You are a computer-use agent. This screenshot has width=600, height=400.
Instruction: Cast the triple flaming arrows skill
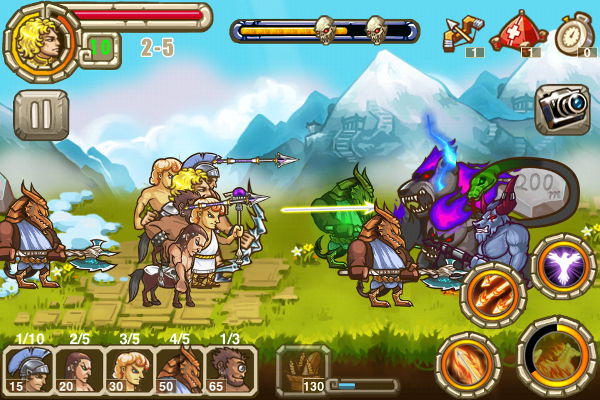click(x=493, y=294)
